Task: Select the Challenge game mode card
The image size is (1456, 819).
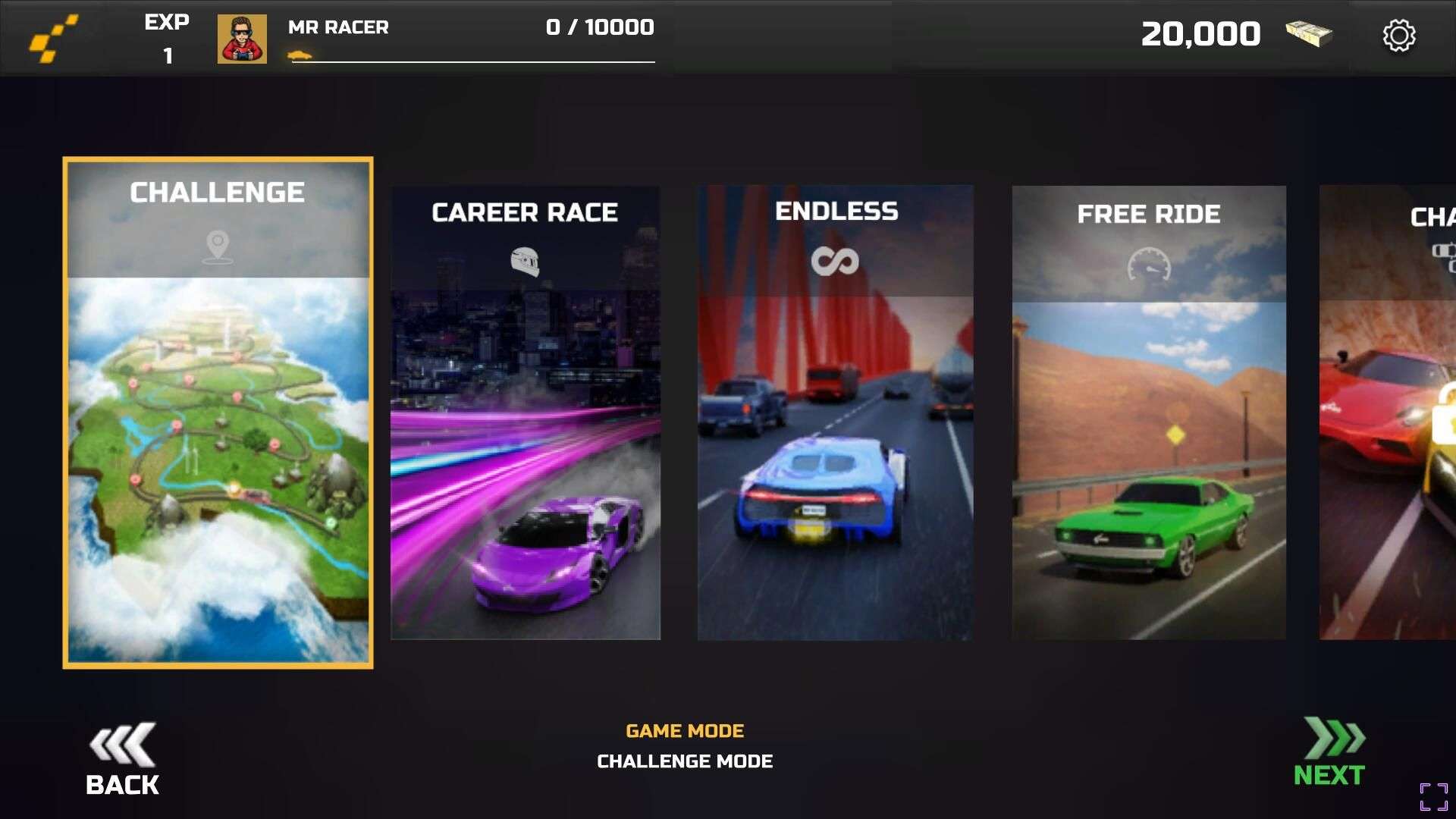Action: (x=218, y=413)
